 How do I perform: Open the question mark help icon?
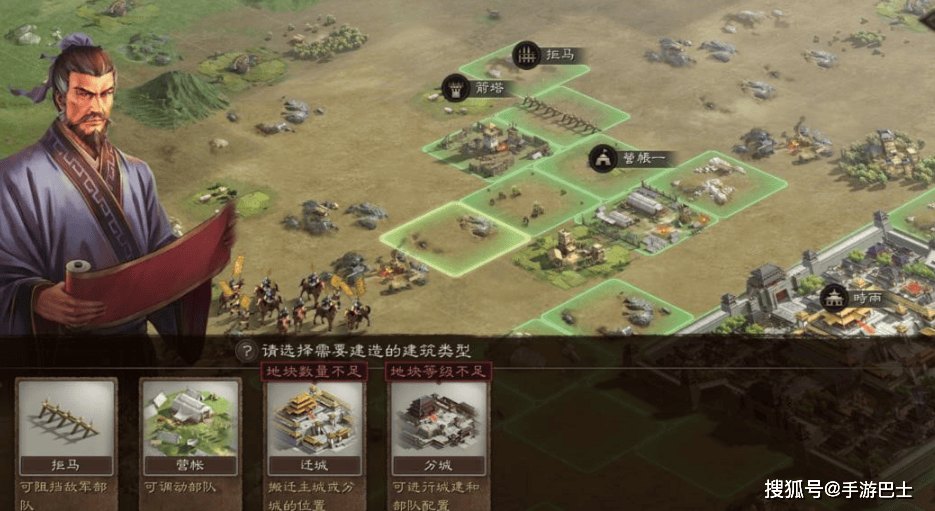[x=245, y=351]
